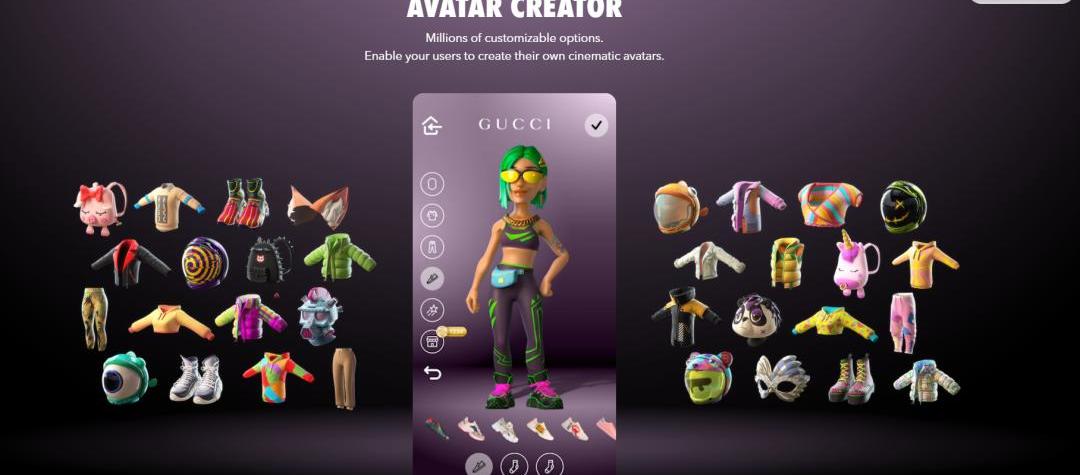The width and height of the screenshot is (1080, 475).
Task: Open the sparkle effects category
Action: pos(432,310)
